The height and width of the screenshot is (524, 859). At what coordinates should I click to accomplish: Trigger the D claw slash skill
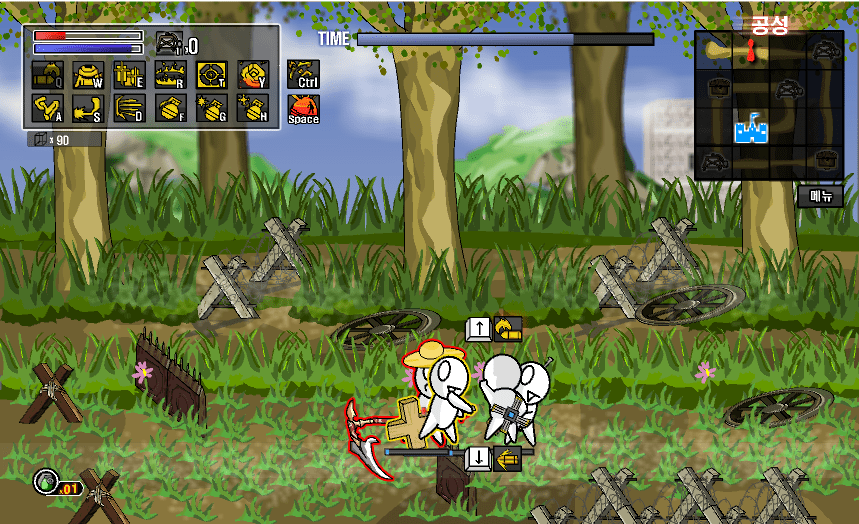tap(129, 109)
